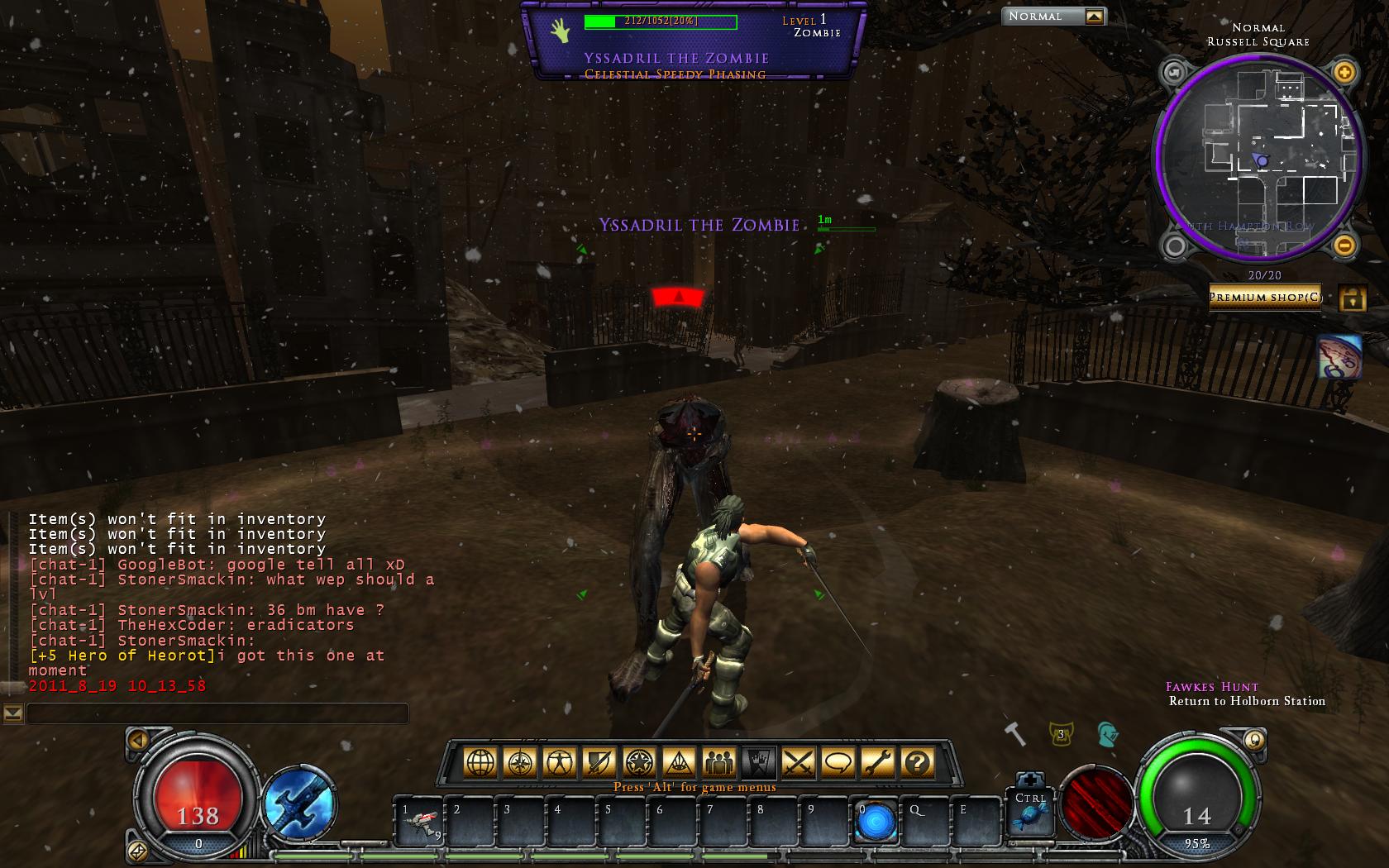This screenshot has height=868, width=1389.
Task: Open the party group menu
Action: coord(718,762)
